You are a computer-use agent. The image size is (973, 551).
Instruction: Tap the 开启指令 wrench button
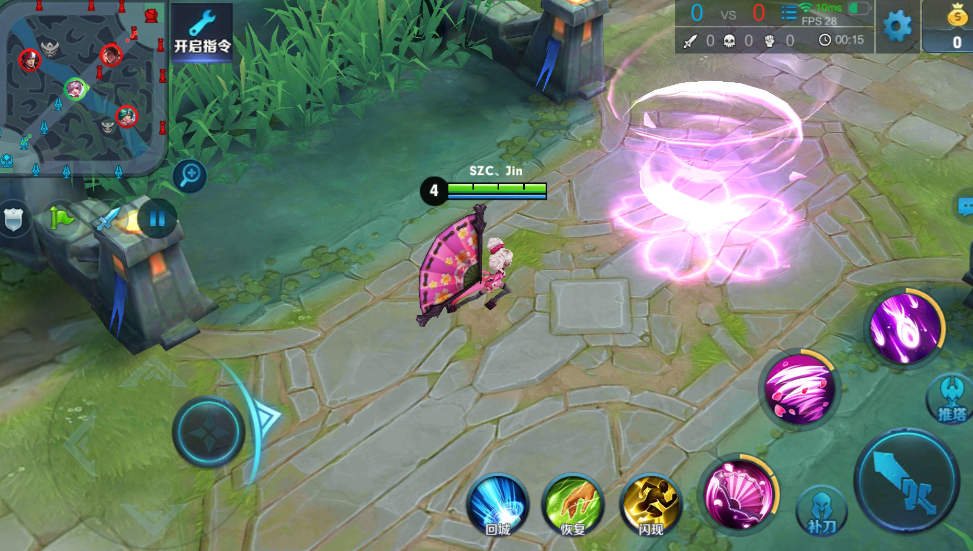click(202, 33)
